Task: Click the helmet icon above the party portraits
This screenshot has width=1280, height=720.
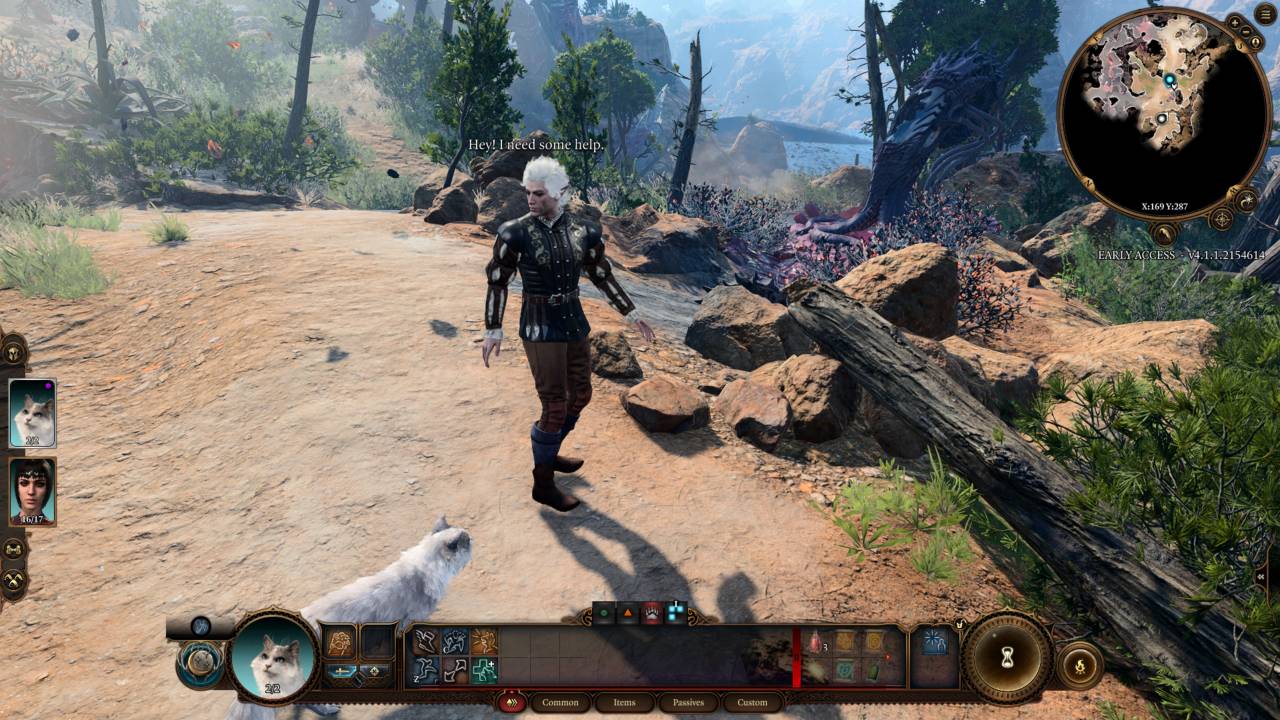Action: coord(13,351)
